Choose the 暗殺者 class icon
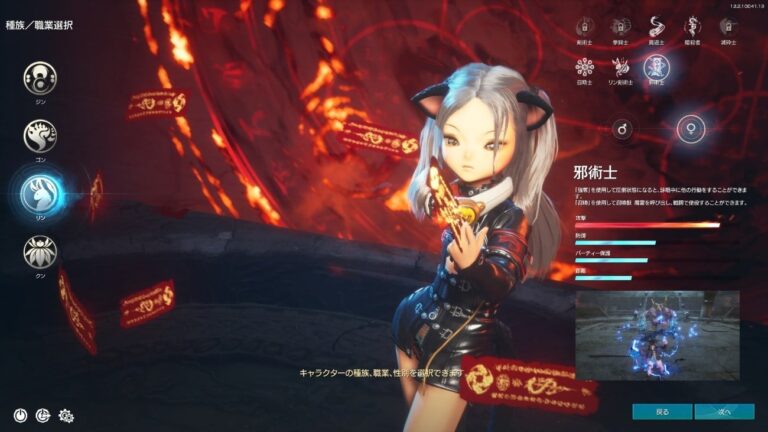Image resolution: width=768 pixels, height=432 pixels. click(691, 27)
